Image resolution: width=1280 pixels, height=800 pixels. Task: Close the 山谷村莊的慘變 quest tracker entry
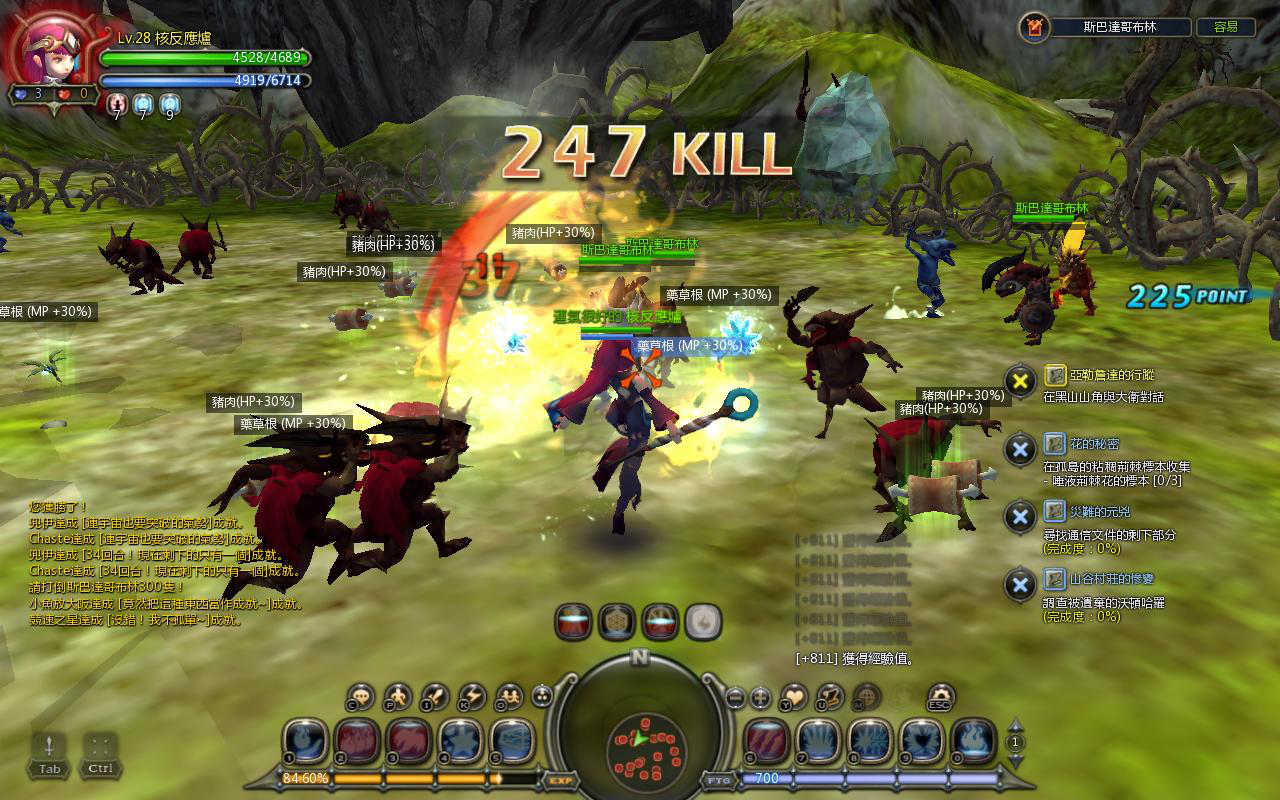point(1020,585)
